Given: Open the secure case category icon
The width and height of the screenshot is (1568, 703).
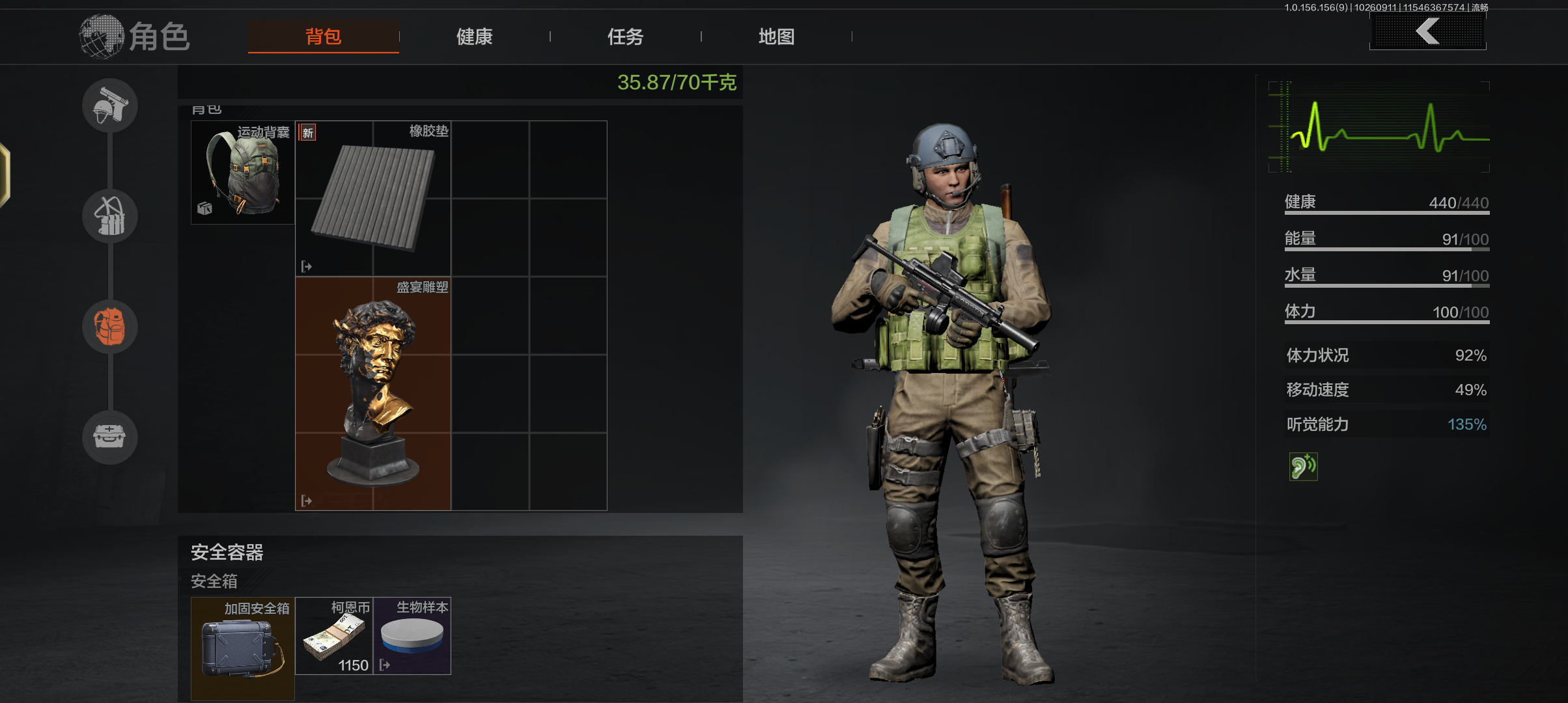Looking at the screenshot, I should [x=109, y=437].
